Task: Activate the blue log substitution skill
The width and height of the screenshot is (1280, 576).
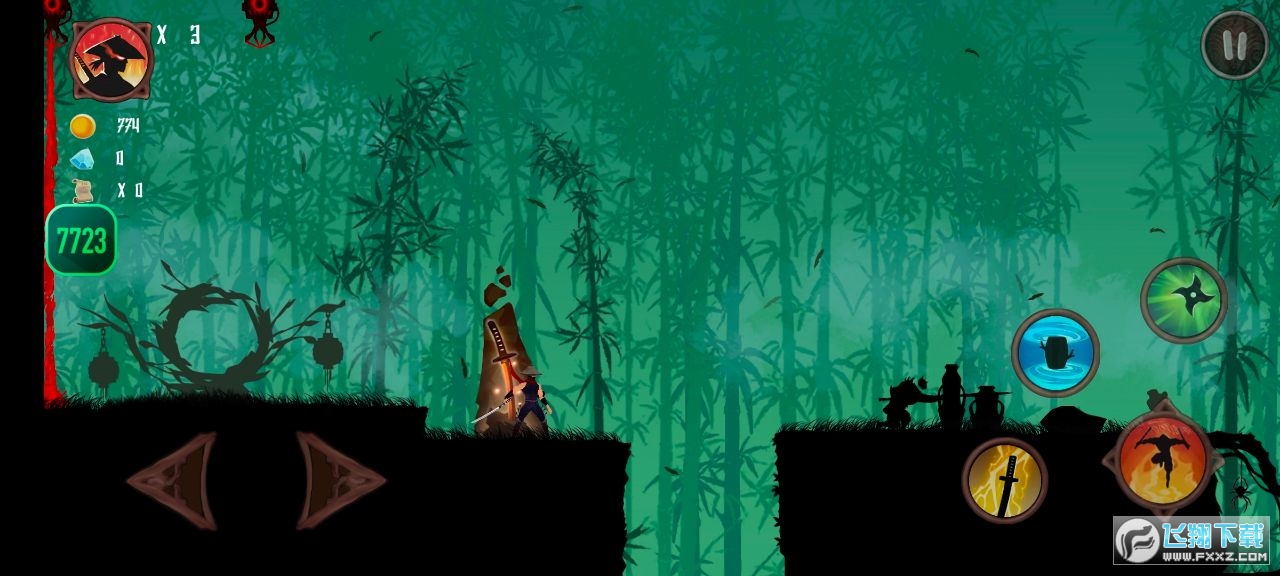Action: click(x=1055, y=352)
